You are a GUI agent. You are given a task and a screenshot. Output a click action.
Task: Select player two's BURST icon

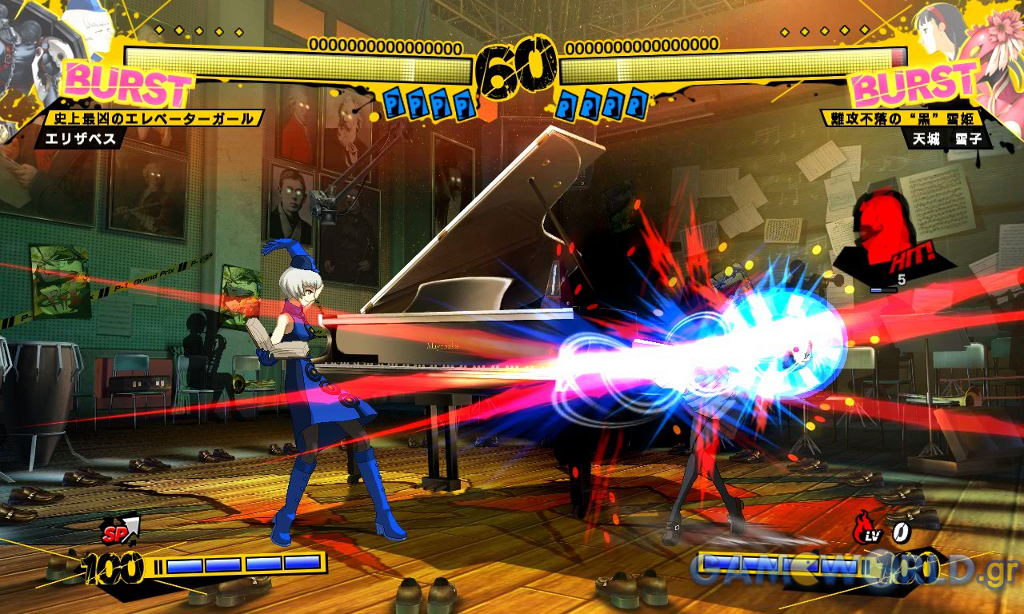914,84
